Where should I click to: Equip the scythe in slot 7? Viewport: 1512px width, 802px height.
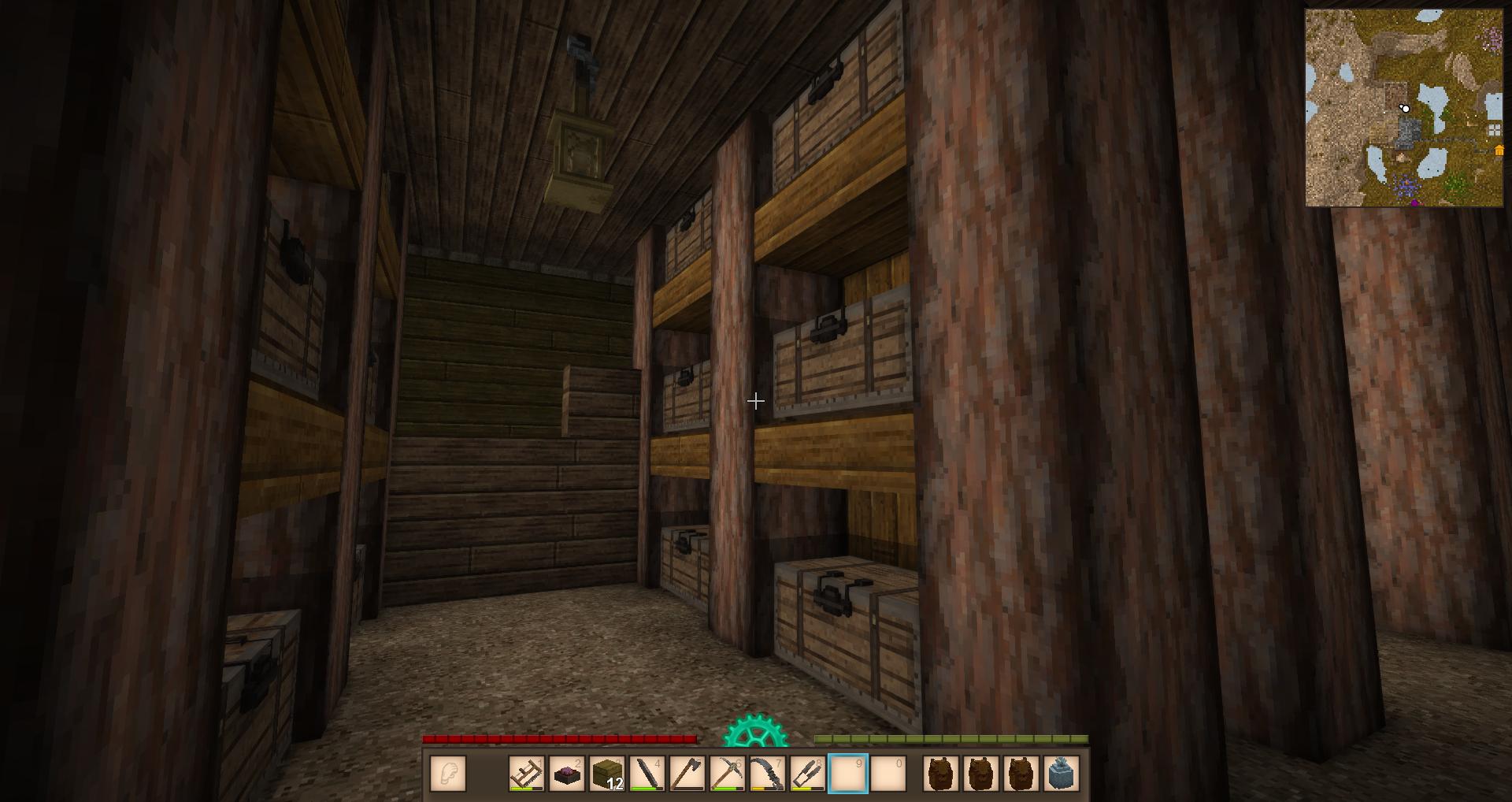[x=768, y=774]
